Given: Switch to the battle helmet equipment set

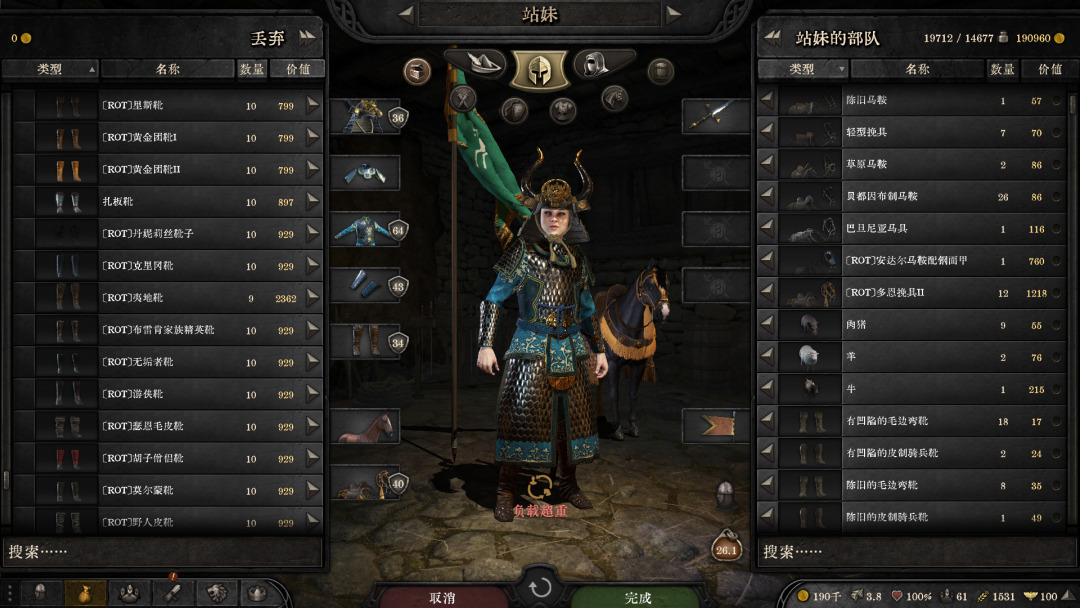Looking at the screenshot, I should click(539, 69).
